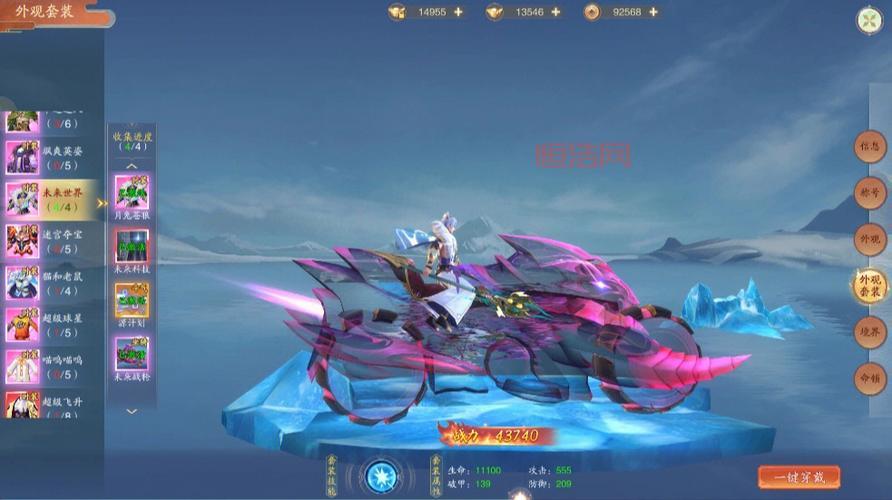This screenshot has height=500, width=892.
Task: Pick the 猫和老鼠 outfit set
Action: pos(50,283)
